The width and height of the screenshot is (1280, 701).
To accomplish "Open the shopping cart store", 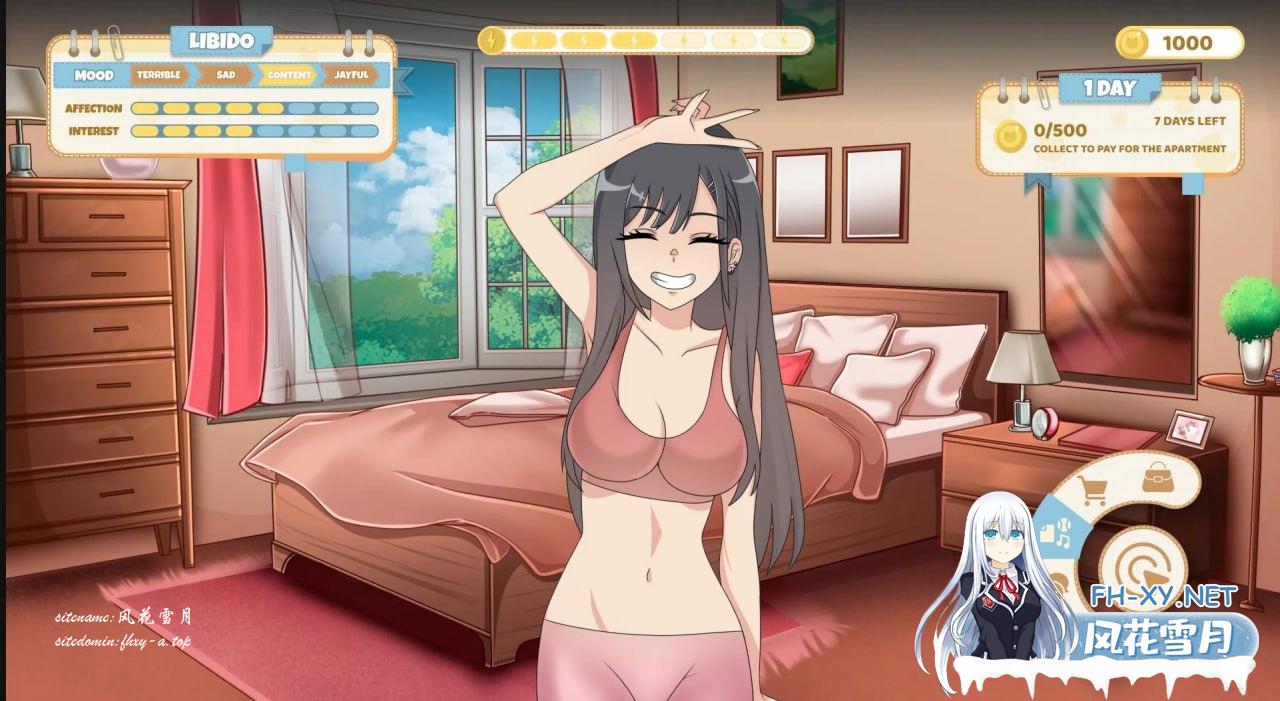I will point(1094,491).
